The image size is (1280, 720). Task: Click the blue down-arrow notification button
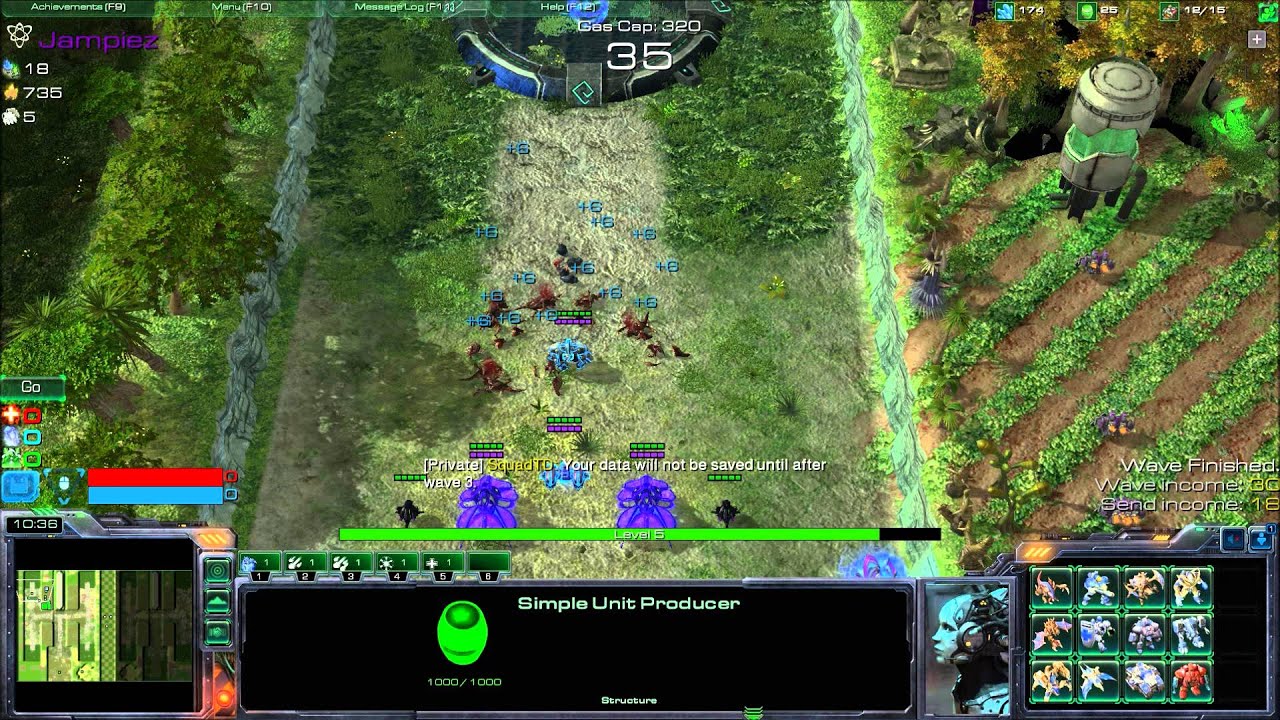click(1260, 540)
